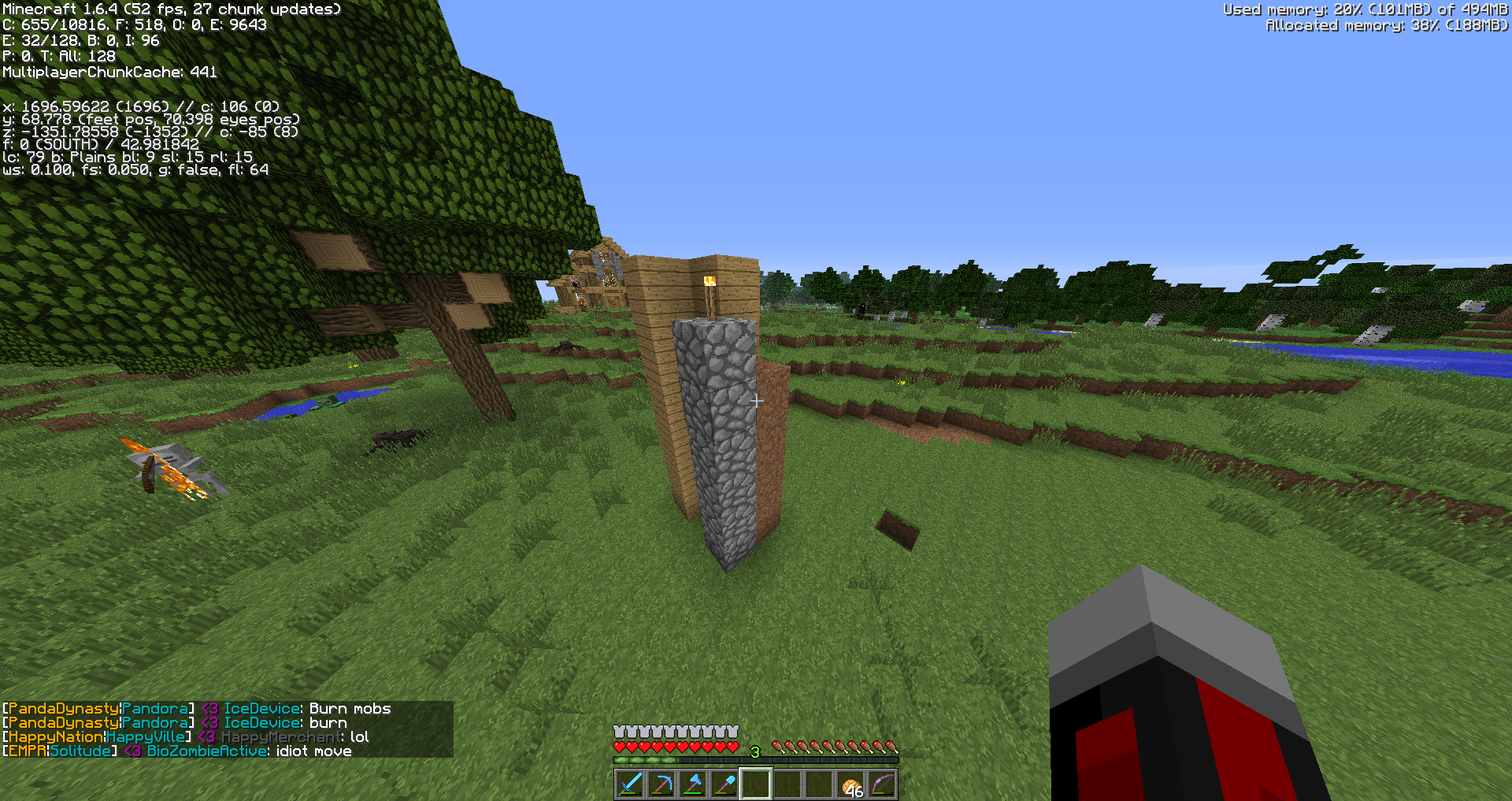
Task: Select the diamond shovel hotbar slot
Action: point(724,784)
